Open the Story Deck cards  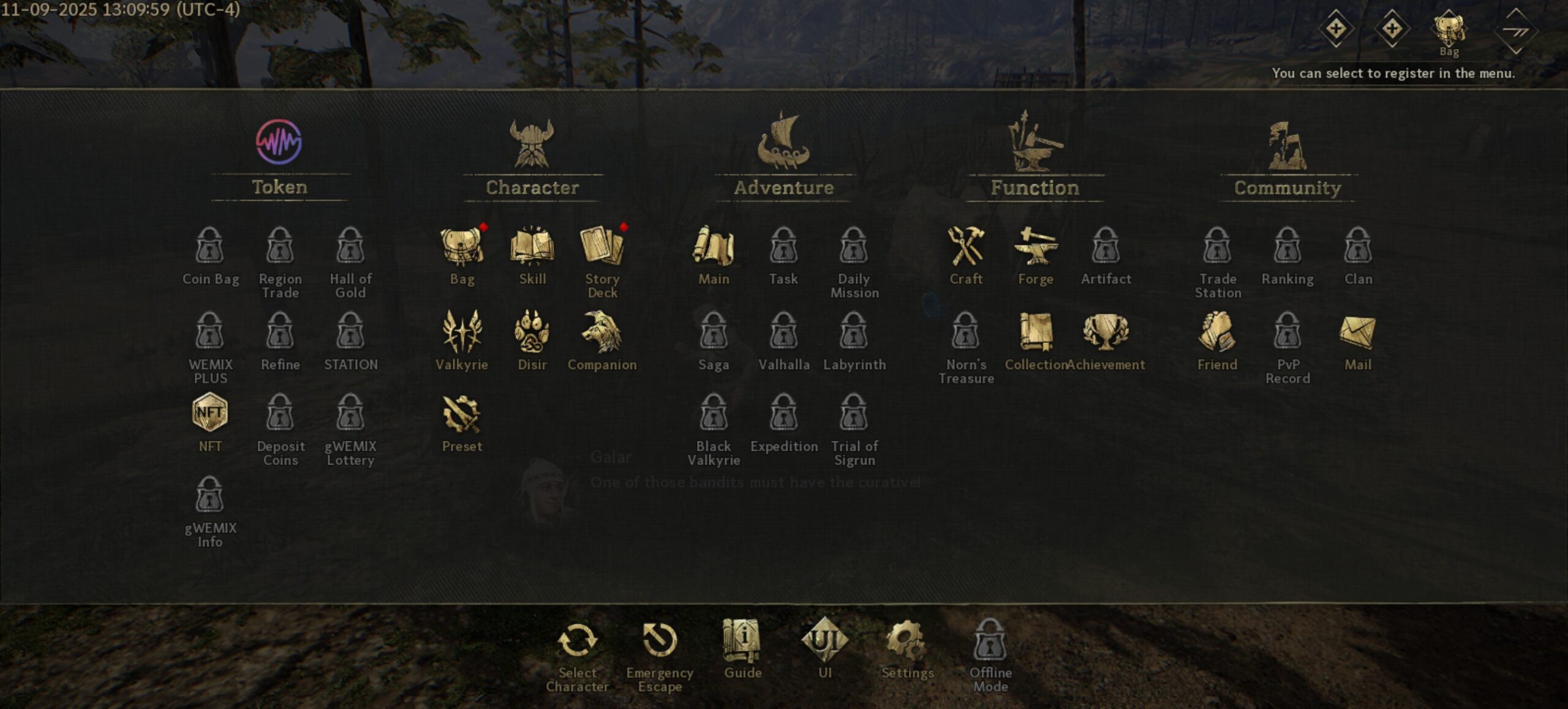tap(602, 248)
